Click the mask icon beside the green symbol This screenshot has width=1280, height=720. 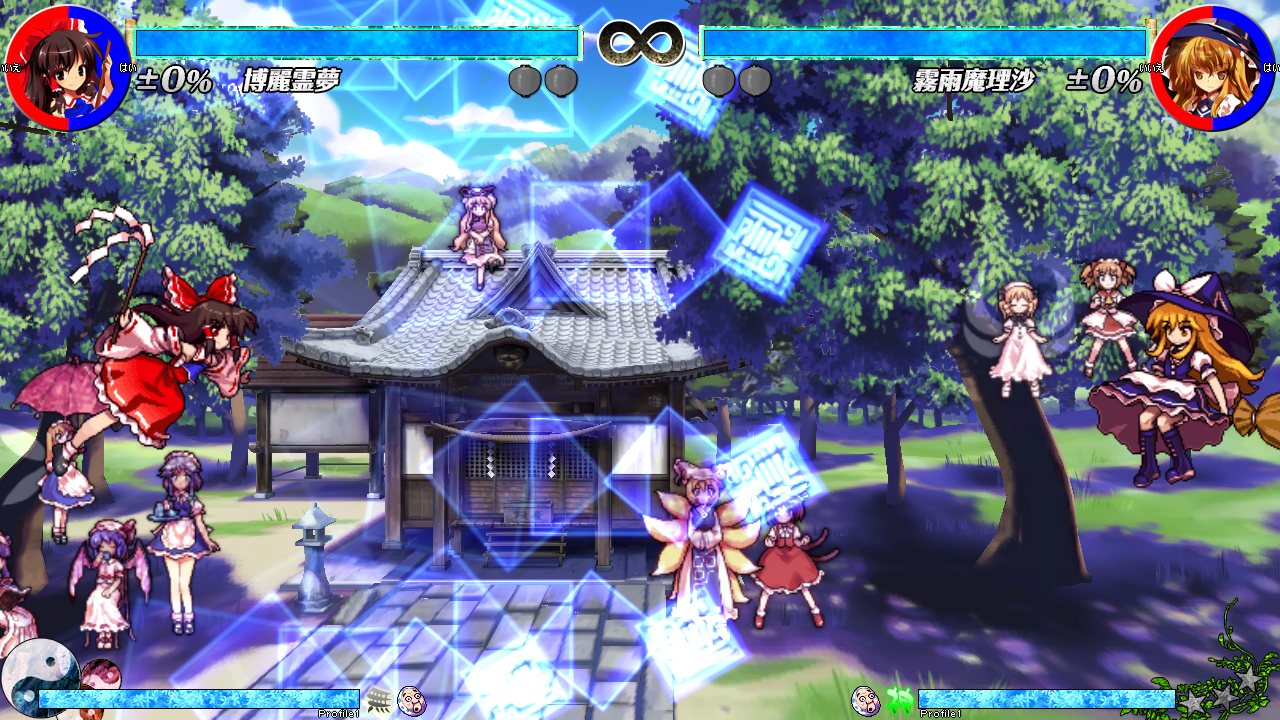[865, 700]
